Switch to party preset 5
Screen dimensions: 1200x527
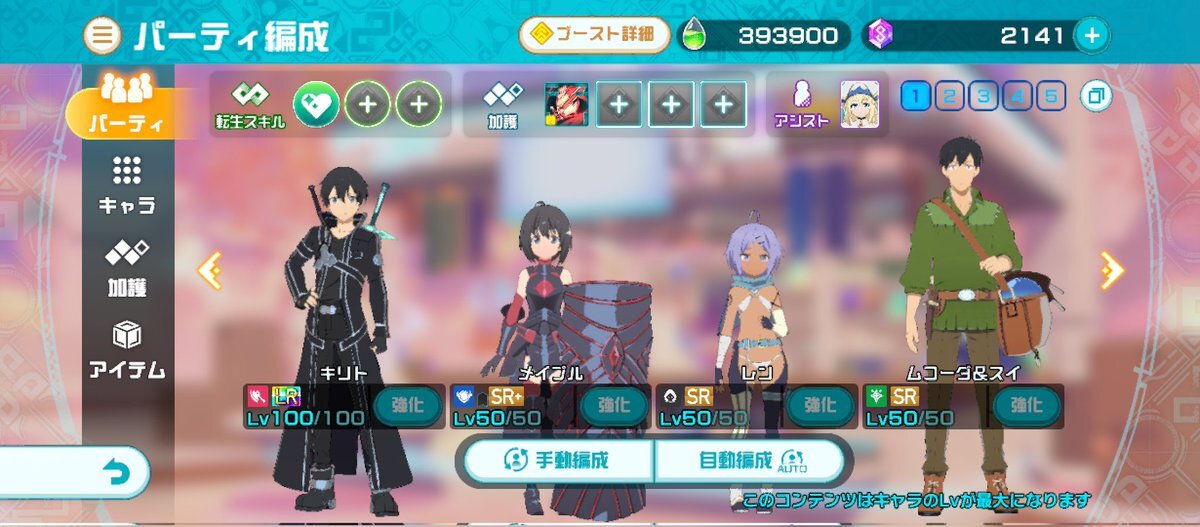click(x=1050, y=96)
